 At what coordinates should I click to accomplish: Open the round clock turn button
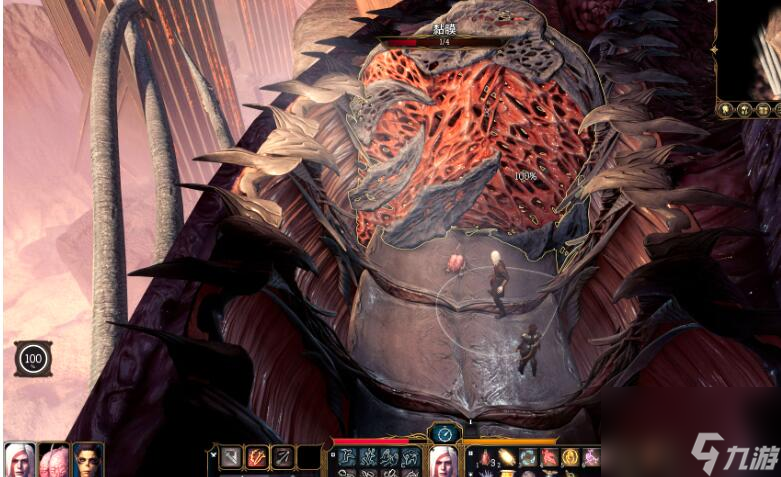[444, 433]
